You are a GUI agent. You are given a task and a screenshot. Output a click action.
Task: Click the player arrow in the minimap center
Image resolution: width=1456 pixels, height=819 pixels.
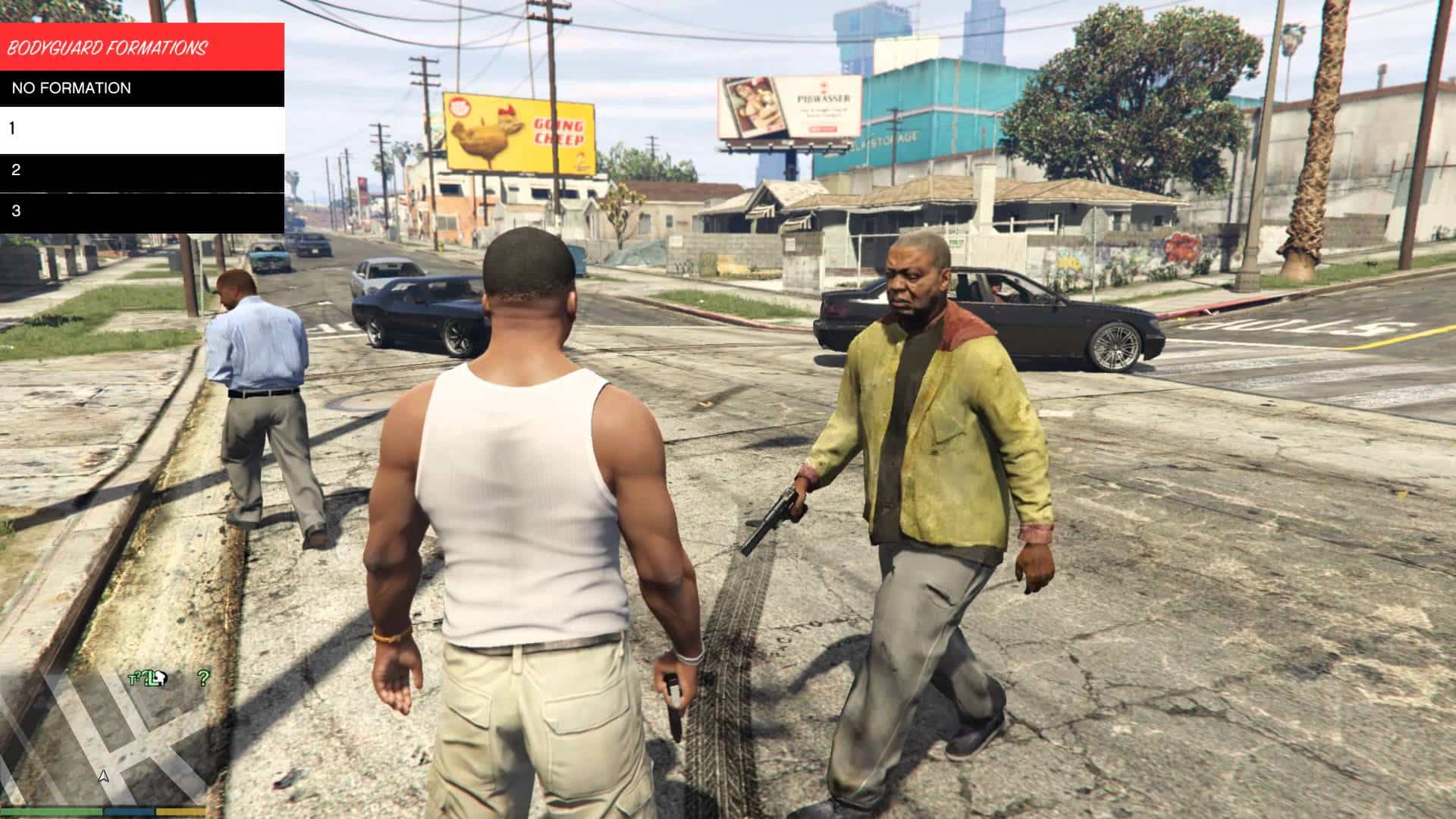[104, 777]
